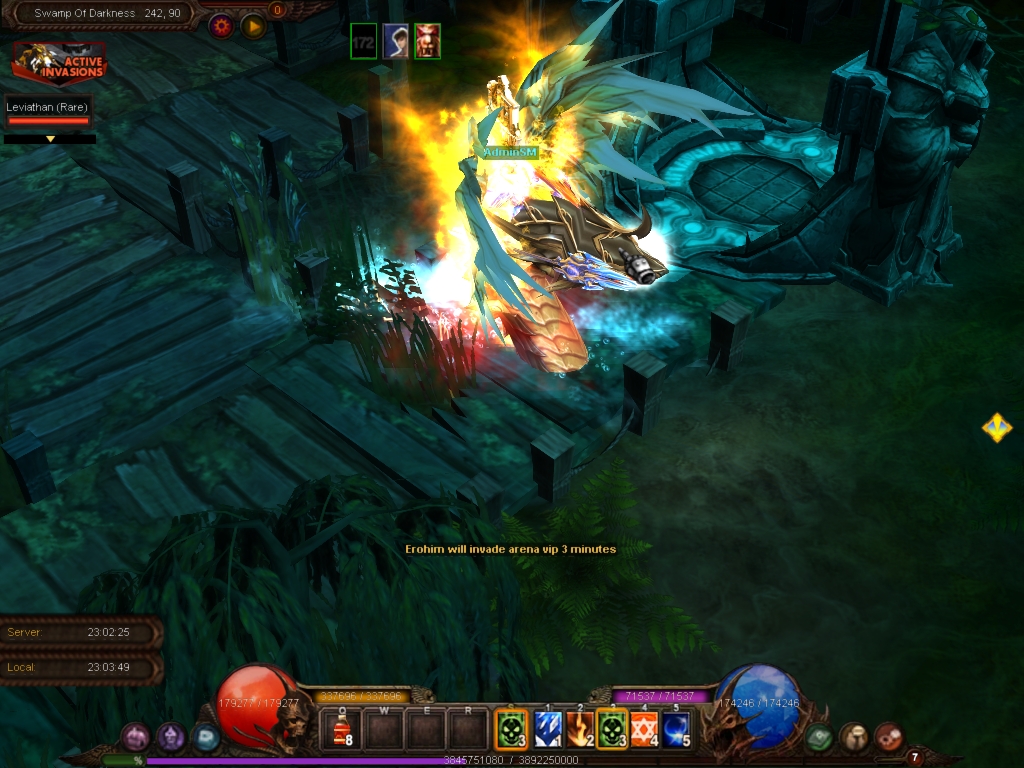Open the Active Invasions panel

pyautogui.click(x=59, y=64)
